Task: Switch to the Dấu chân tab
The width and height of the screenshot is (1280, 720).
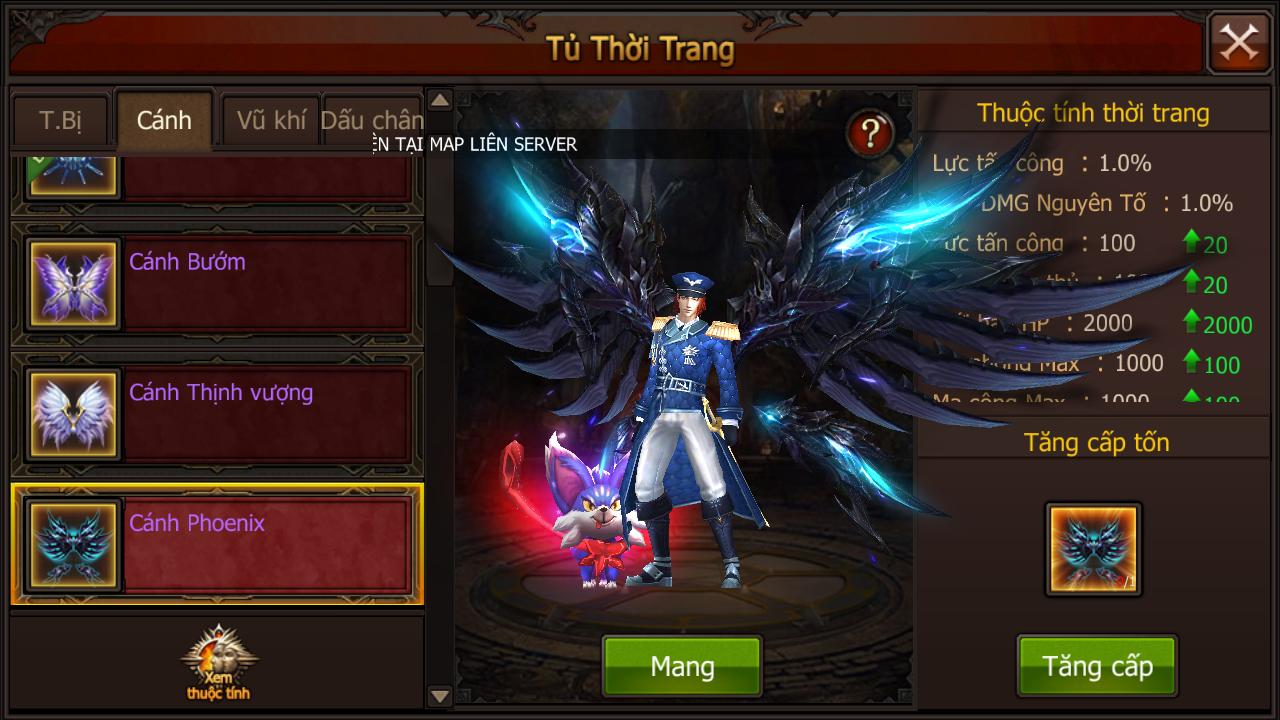Action: tap(371, 121)
